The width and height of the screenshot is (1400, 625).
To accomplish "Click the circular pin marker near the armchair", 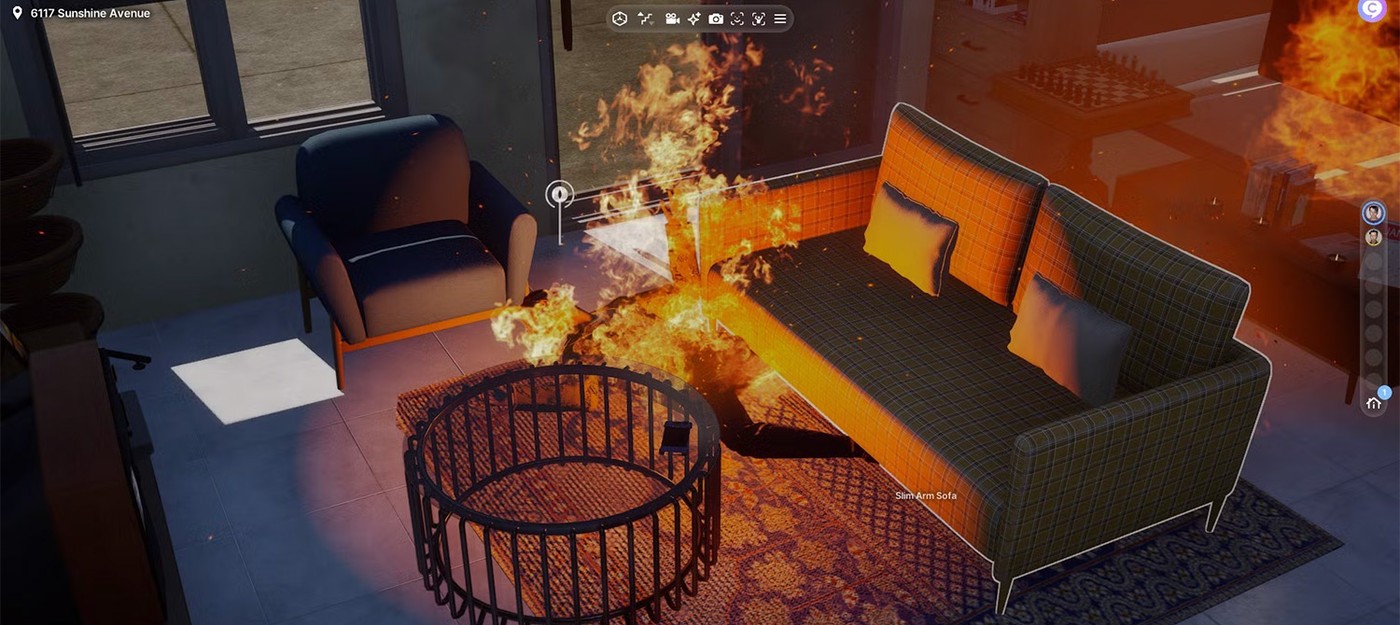I will pyautogui.click(x=559, y=194).
